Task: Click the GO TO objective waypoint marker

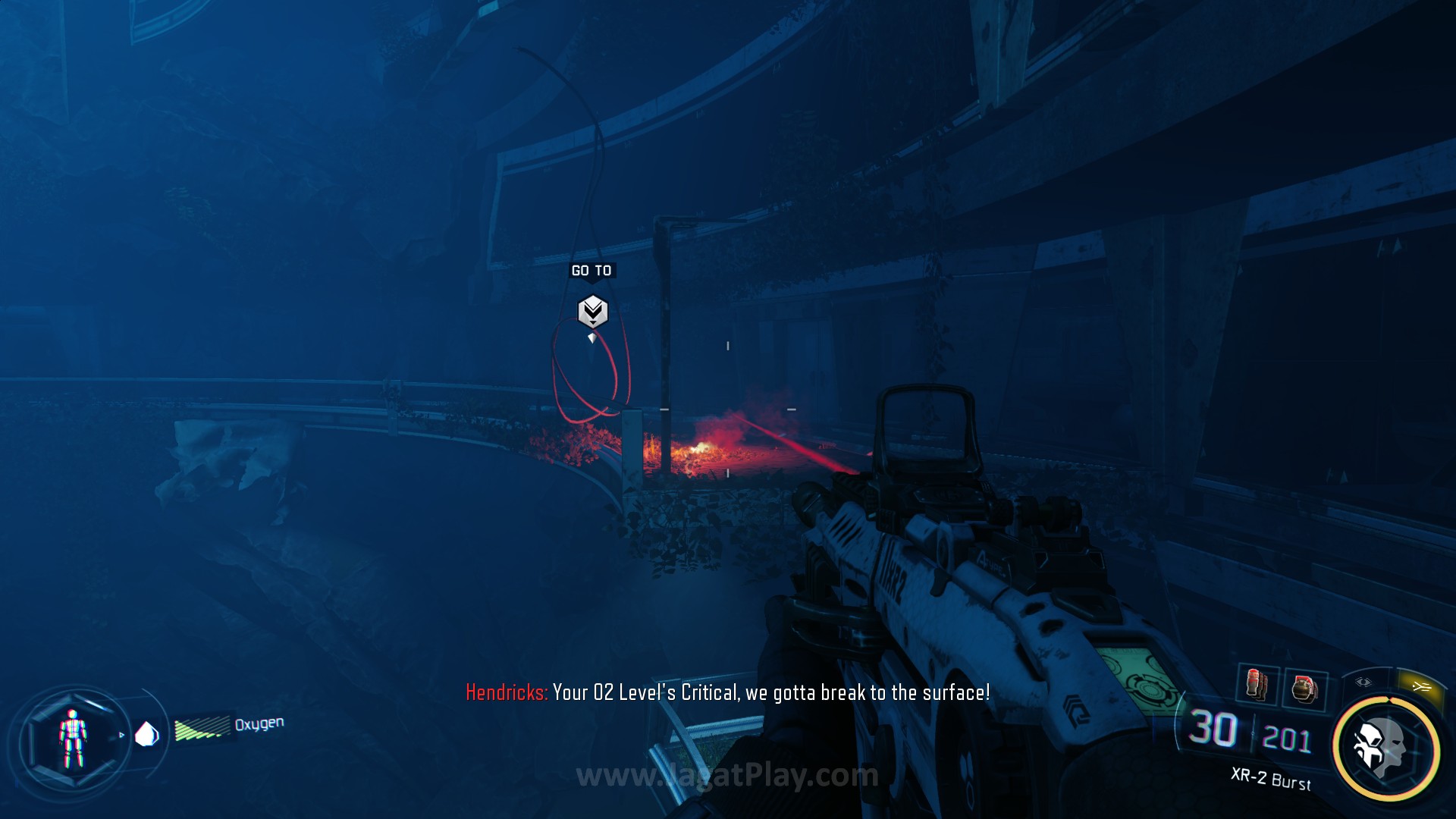Action: (x=592, y=312)
